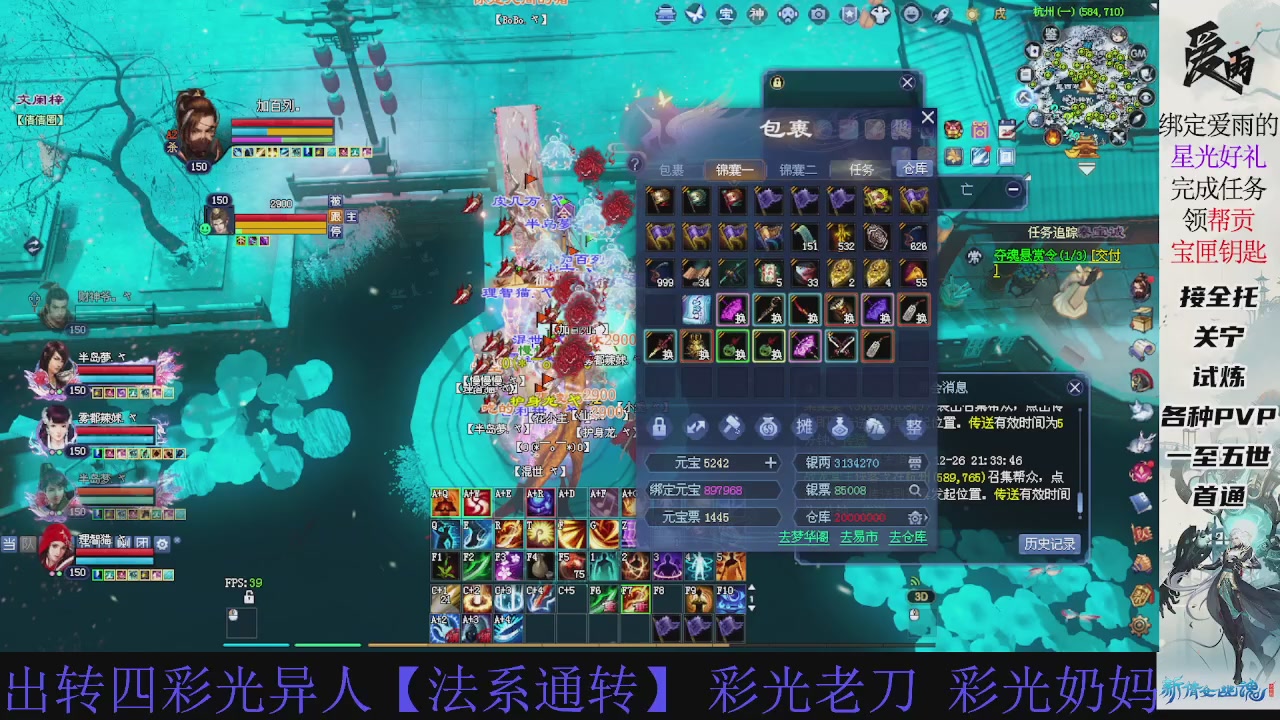The width and height of the screenshot is (1280, 720).
Task: Open the money bag icon in the bag toolbar
Action: click(x=768, y=427)
